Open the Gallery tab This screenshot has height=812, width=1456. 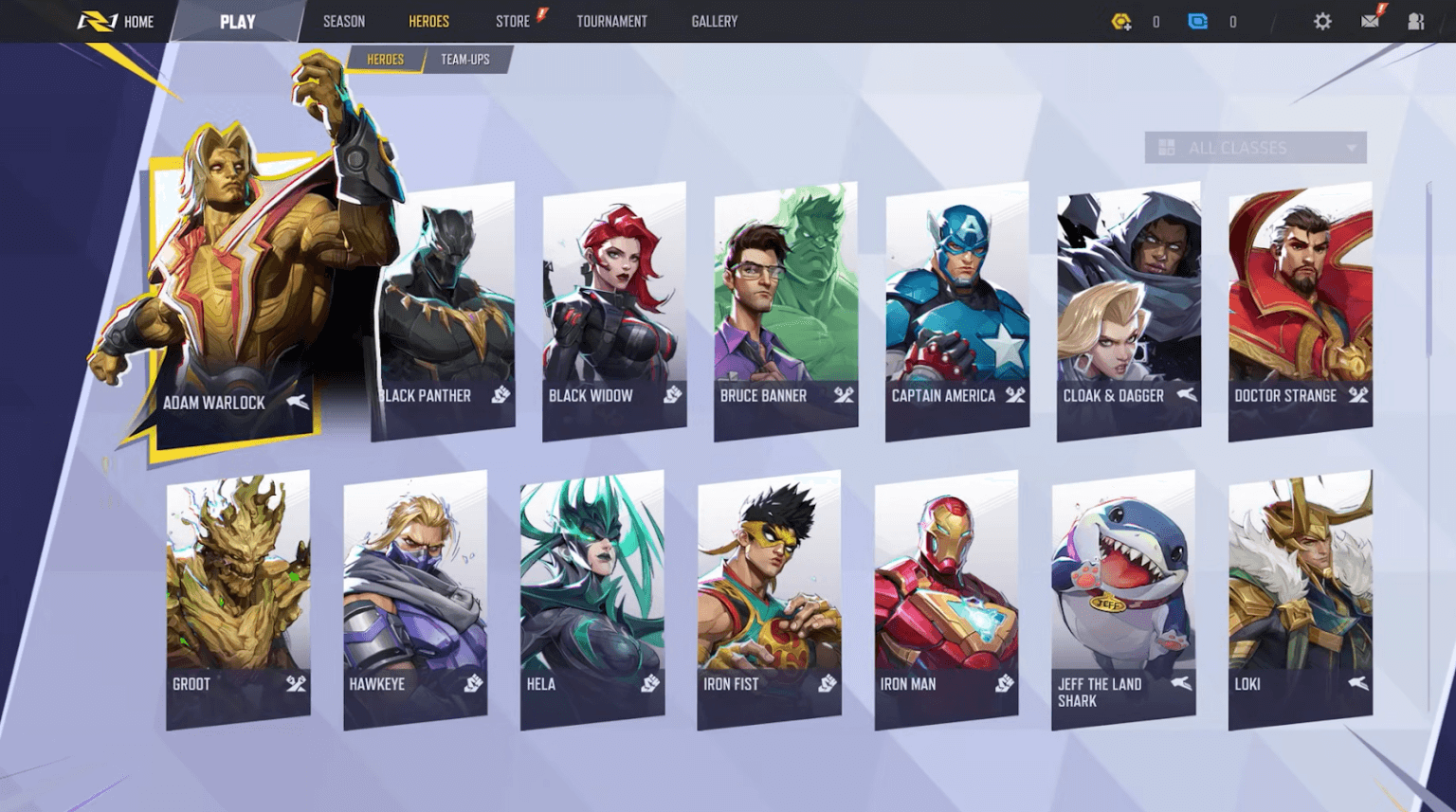pyautogui.click(x=714, y=21)
